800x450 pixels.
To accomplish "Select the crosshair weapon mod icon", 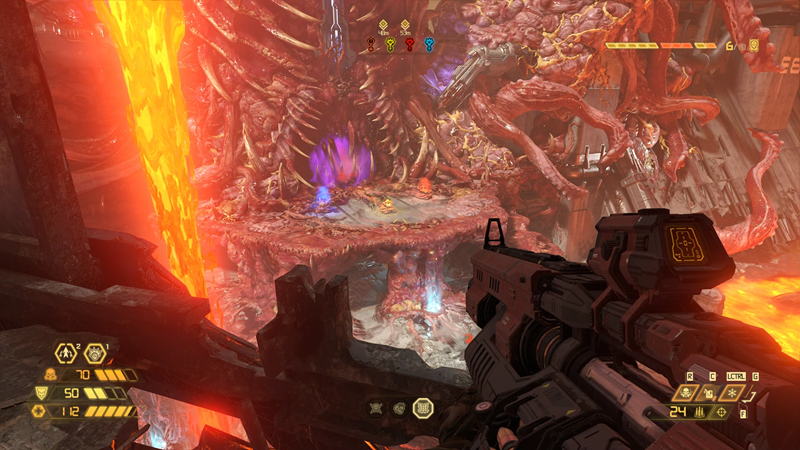I will pos(720,412).
